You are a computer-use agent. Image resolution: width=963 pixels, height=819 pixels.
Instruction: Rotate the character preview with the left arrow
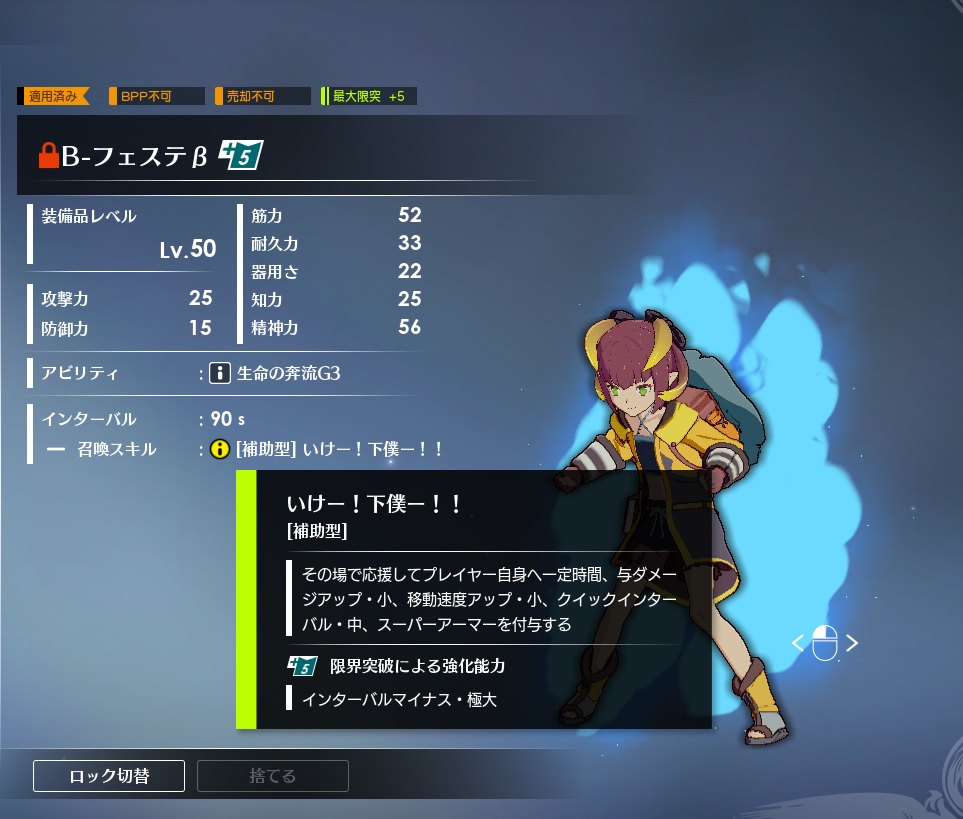[x=798, y=643]
